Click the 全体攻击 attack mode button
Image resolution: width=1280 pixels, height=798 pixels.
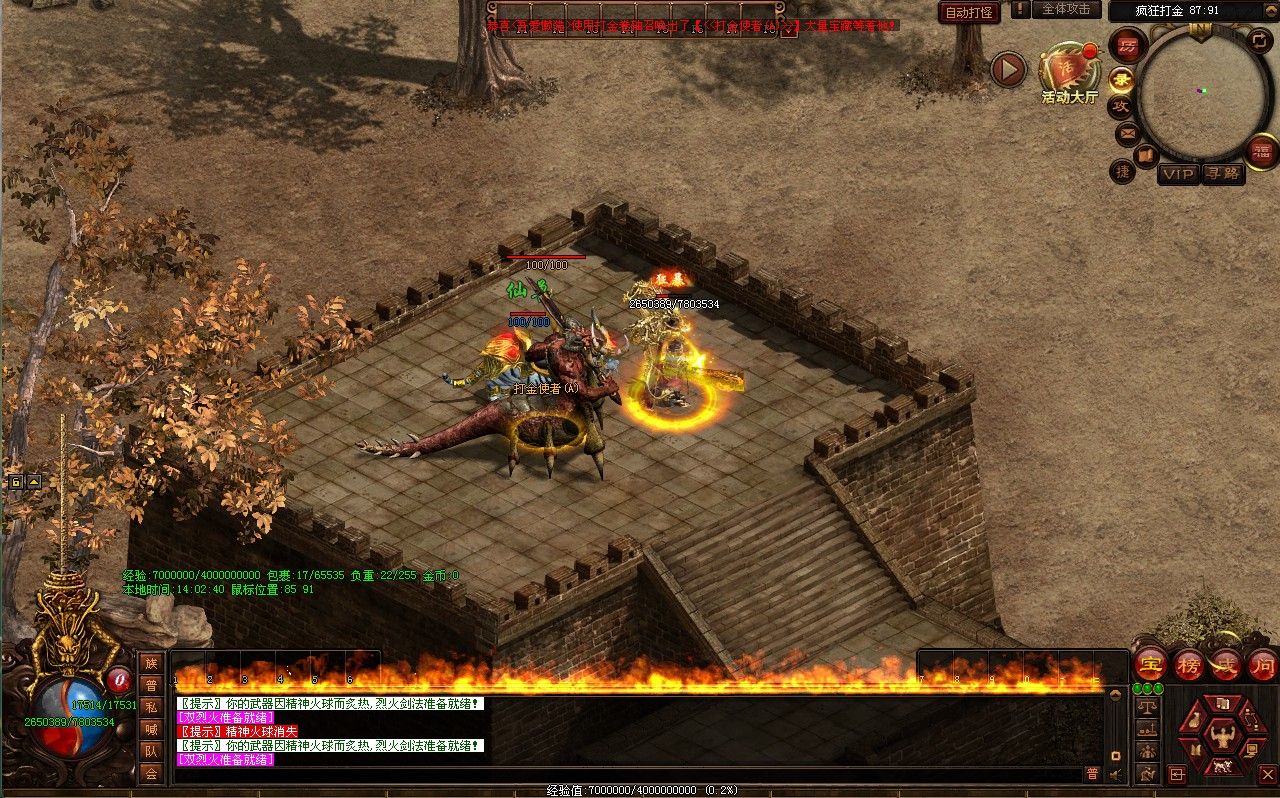[1066, 9]
